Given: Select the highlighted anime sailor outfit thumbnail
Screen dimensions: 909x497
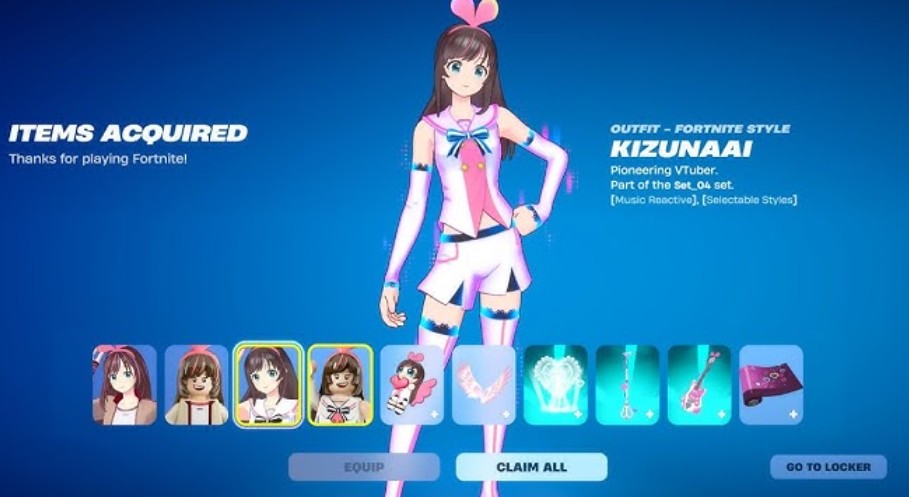Looking at the screenshot, I should [268, 385].
